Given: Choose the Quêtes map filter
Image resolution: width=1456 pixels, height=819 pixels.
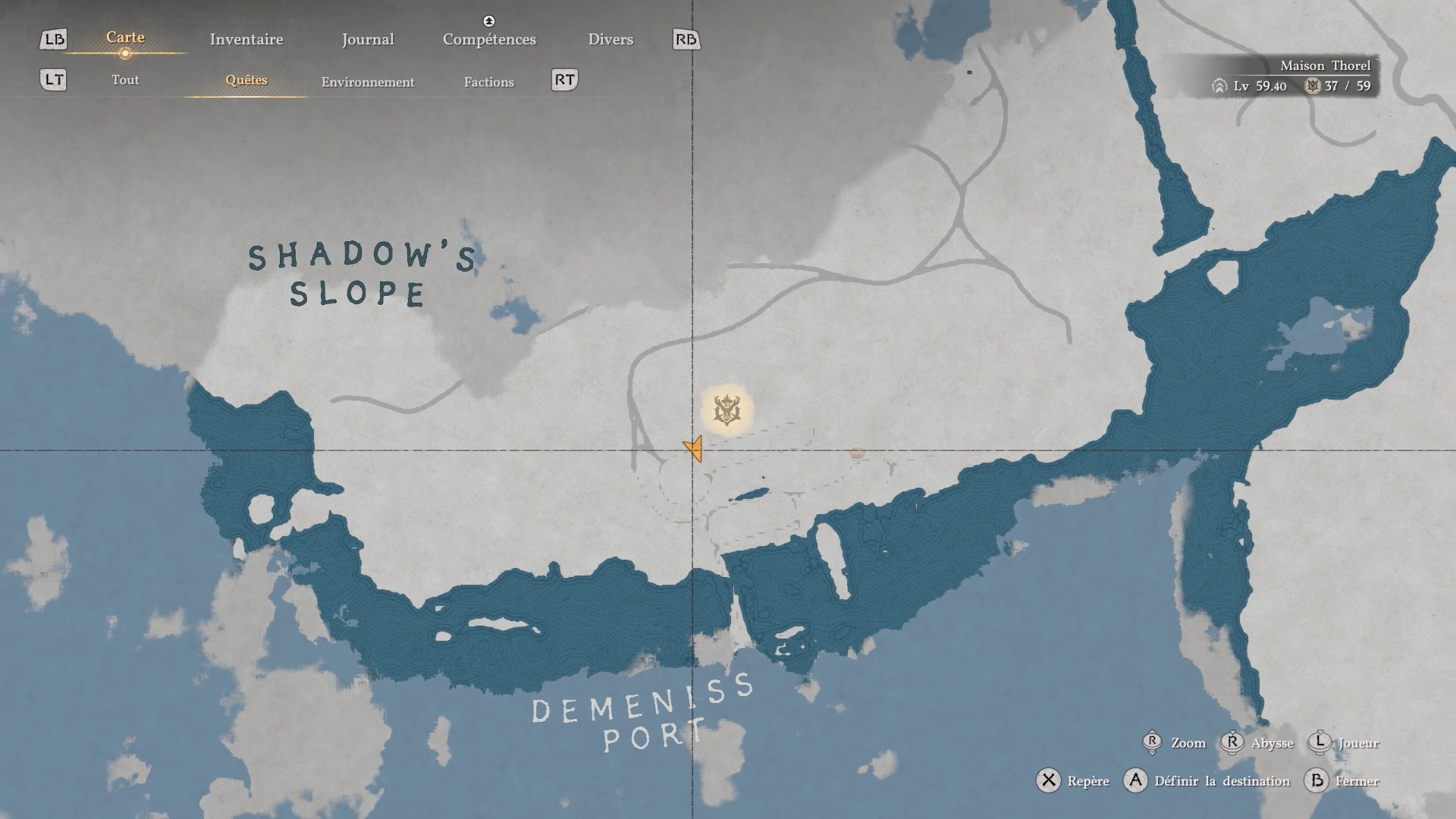Looking at the screenshot, I should [246, 80].
